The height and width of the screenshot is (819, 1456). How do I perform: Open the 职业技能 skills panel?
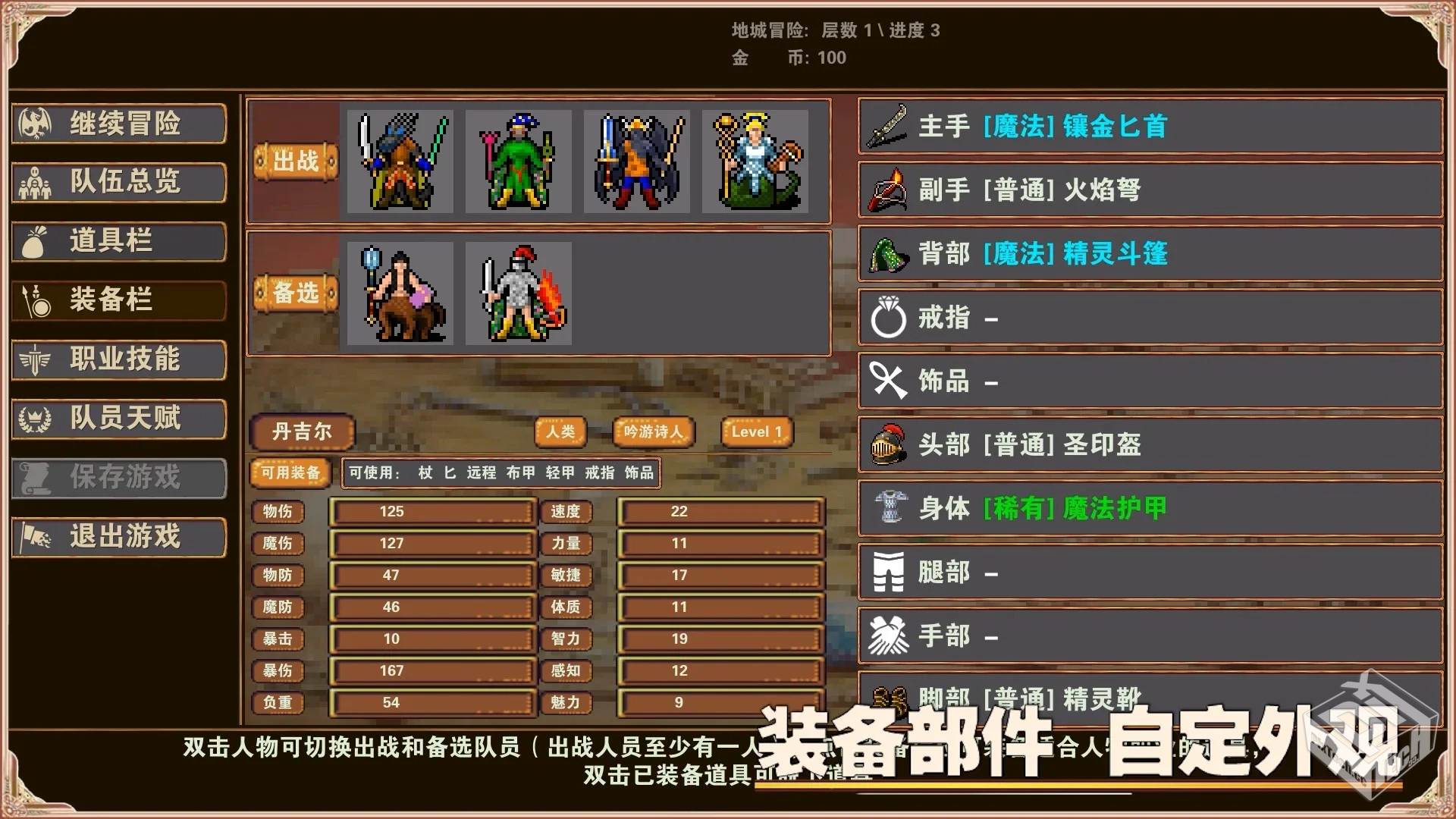118,359
